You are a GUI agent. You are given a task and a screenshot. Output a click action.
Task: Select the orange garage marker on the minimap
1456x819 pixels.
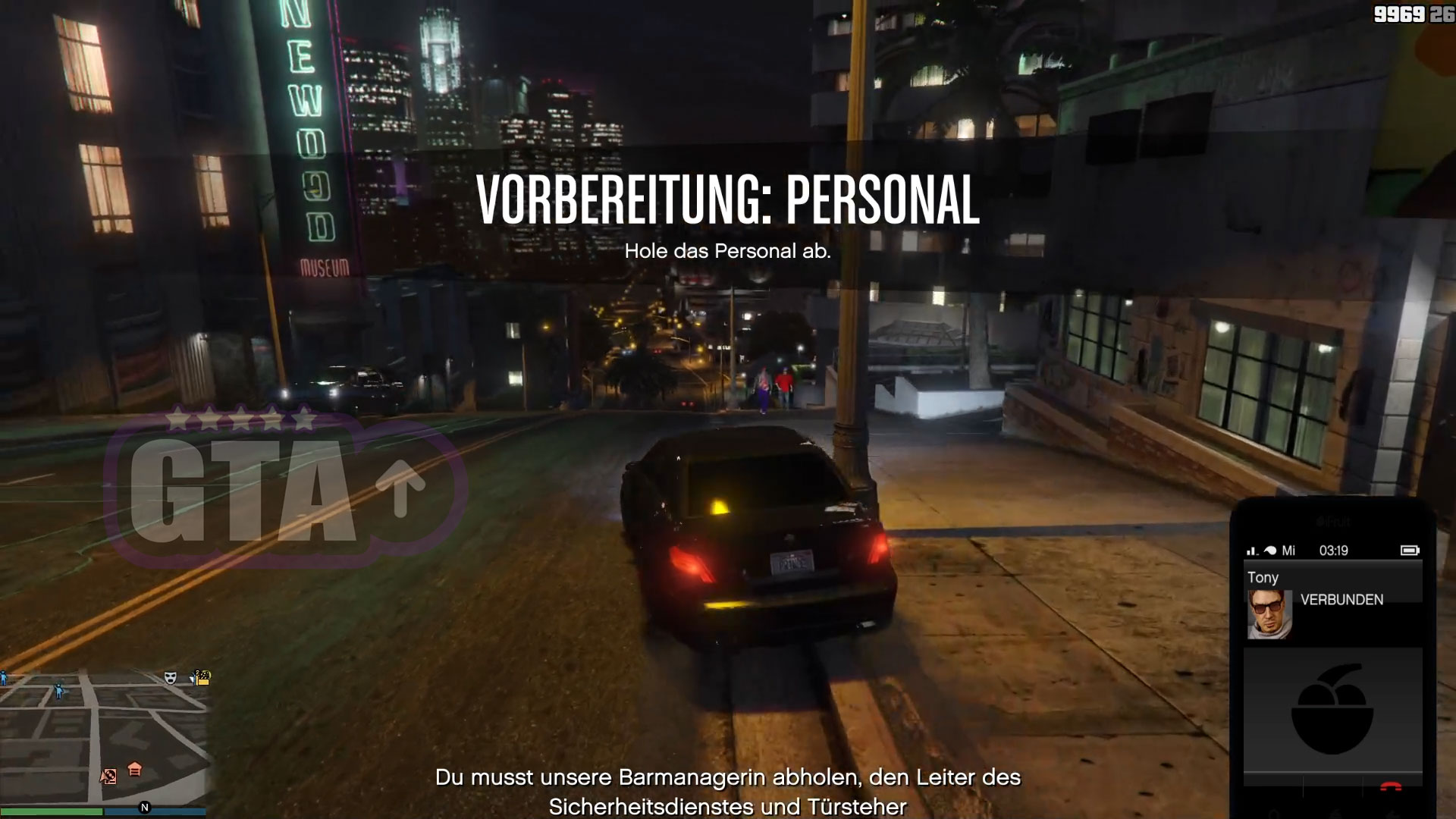135,770
